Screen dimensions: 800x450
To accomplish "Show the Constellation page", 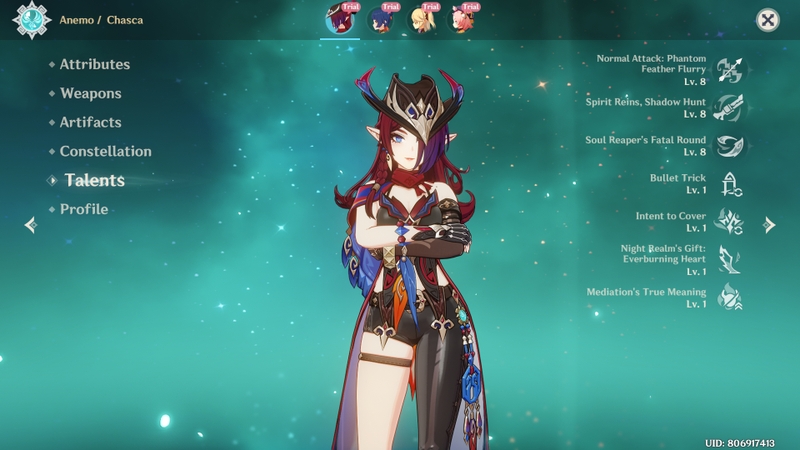I will pyautogui.click(x=105, y=152).
